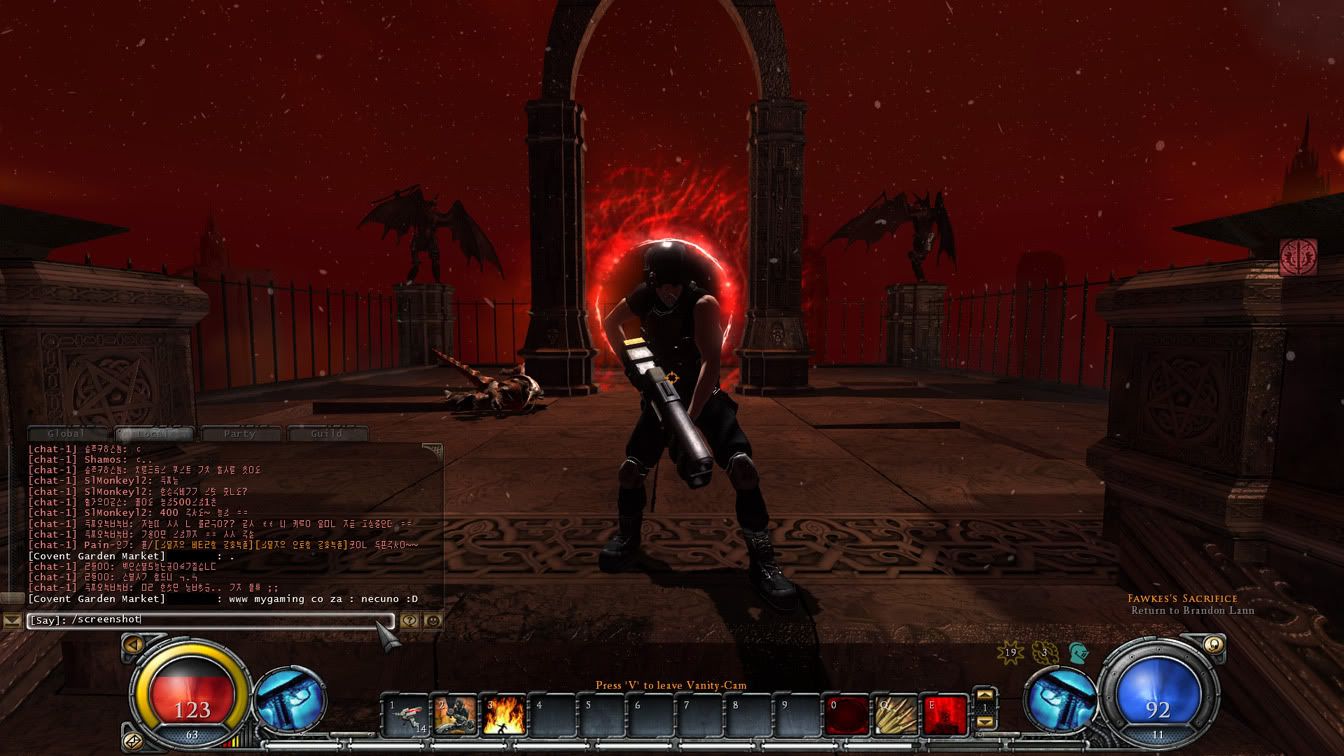
Task: Activate the skill in hotbar slot 2
Action: (x=455, y=716)
